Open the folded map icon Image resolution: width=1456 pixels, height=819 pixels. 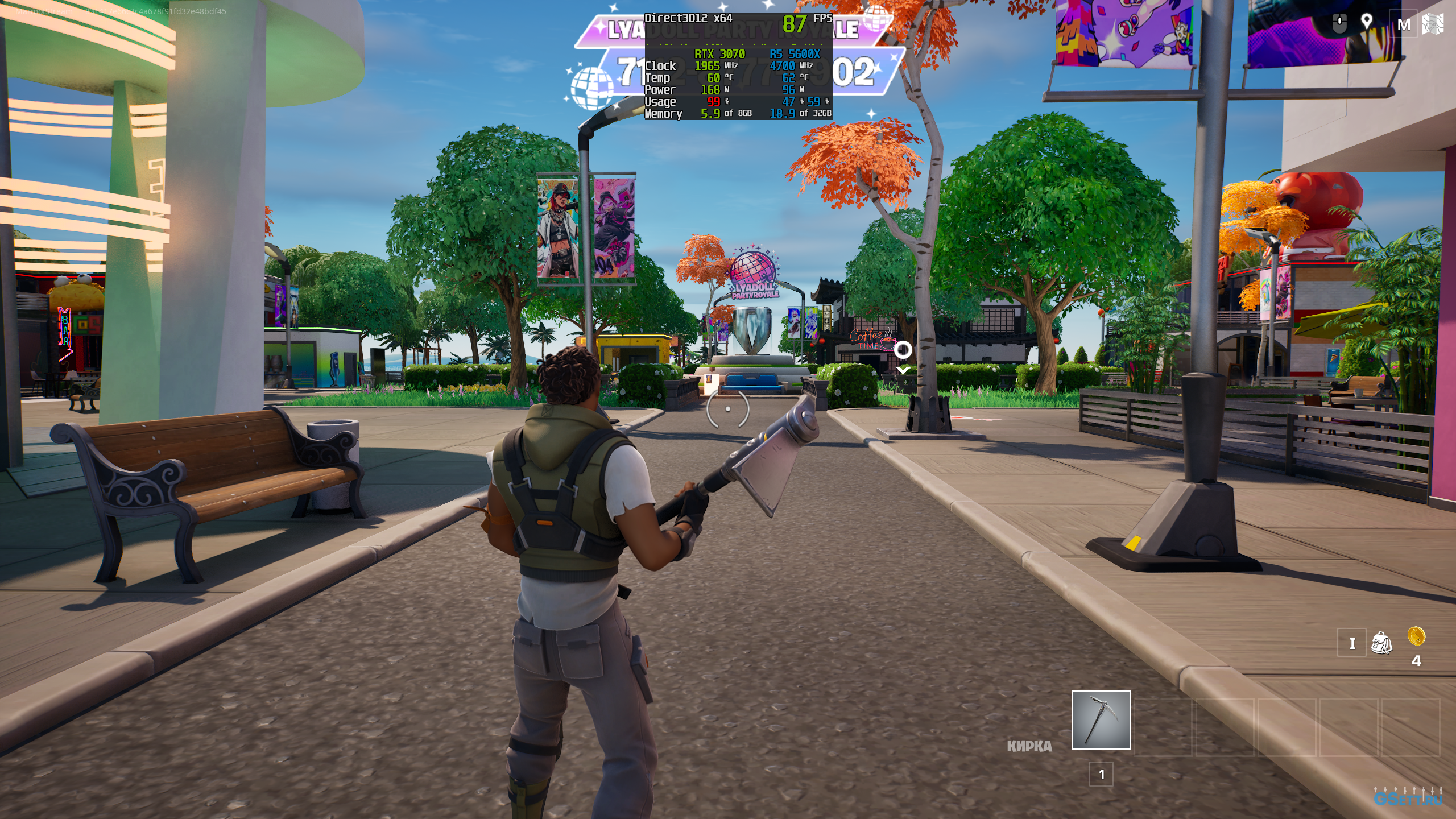click(x=1433, y=24)
